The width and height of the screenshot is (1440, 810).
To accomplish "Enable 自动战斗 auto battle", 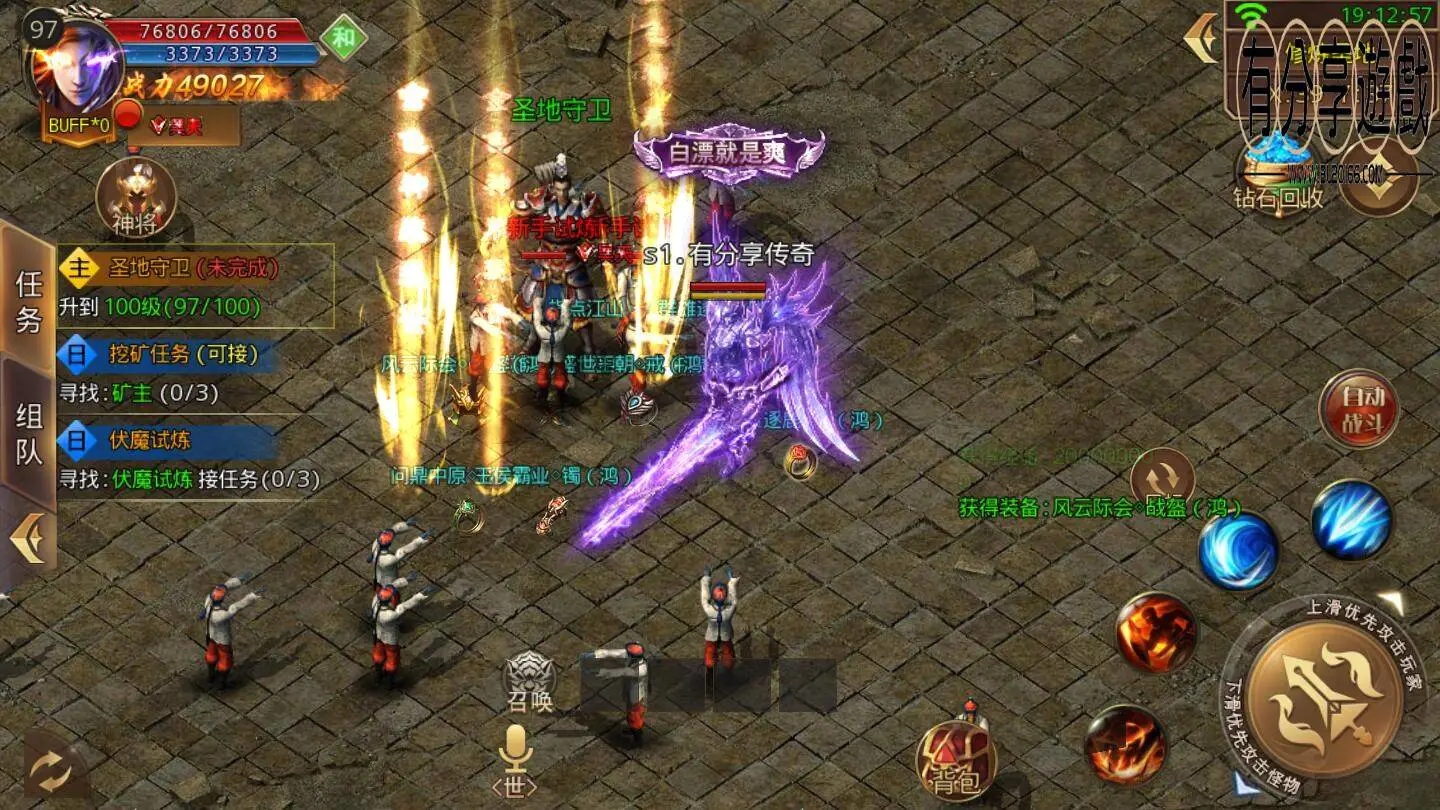I will pyautogui.click(x=1359, y=409).
